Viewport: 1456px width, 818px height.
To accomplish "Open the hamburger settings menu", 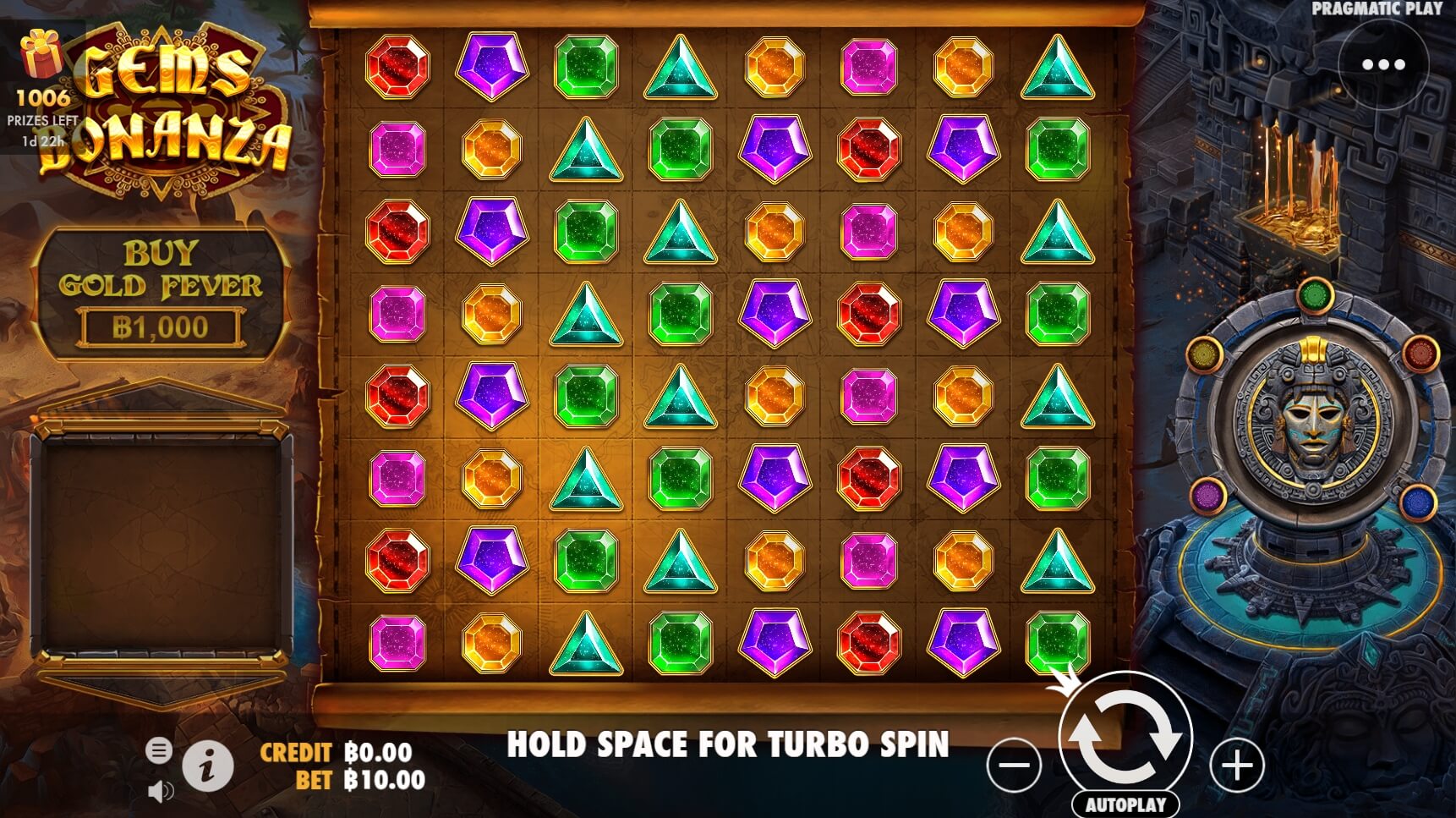I will [159, 749].
